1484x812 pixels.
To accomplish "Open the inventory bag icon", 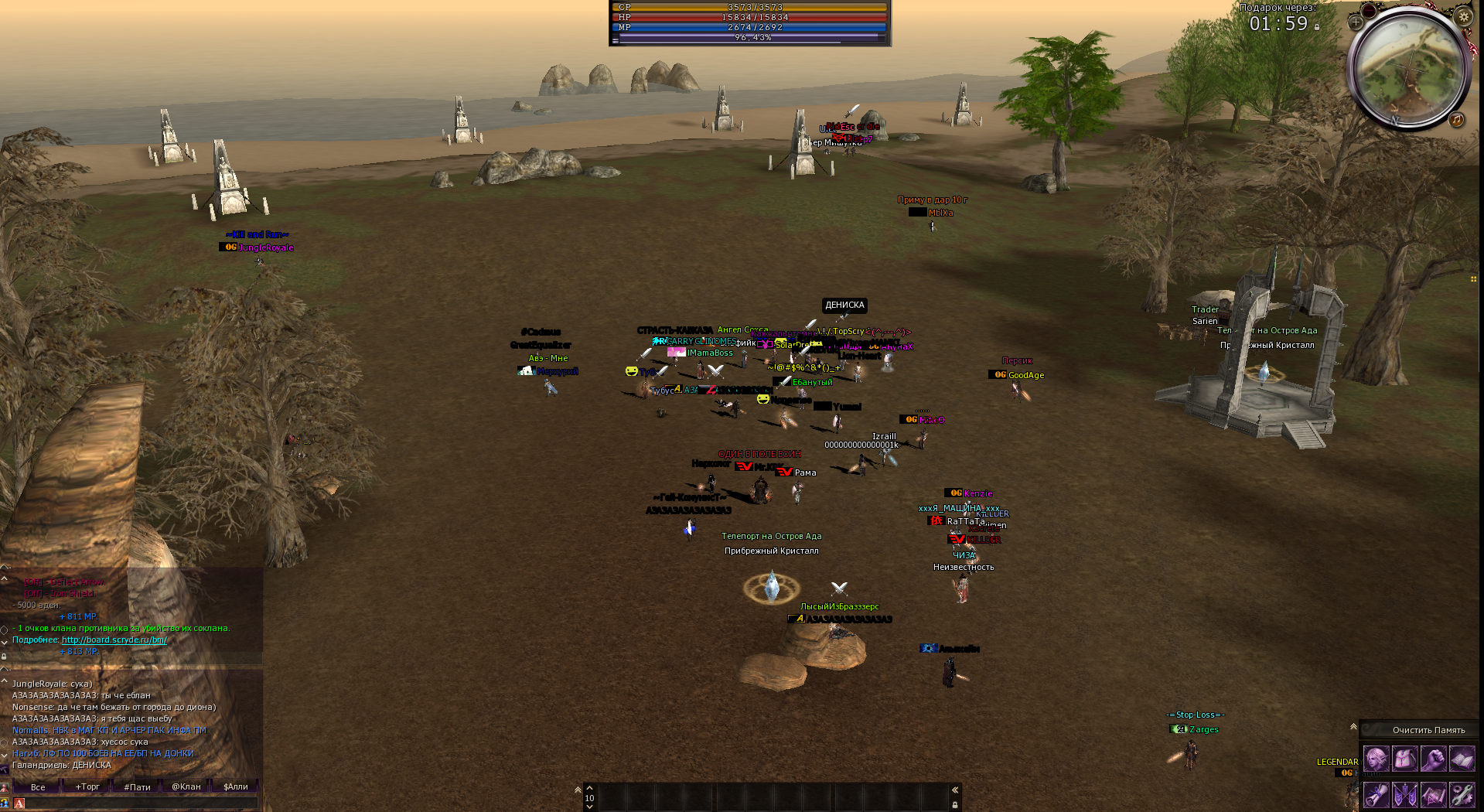I will coord(1405,758).
